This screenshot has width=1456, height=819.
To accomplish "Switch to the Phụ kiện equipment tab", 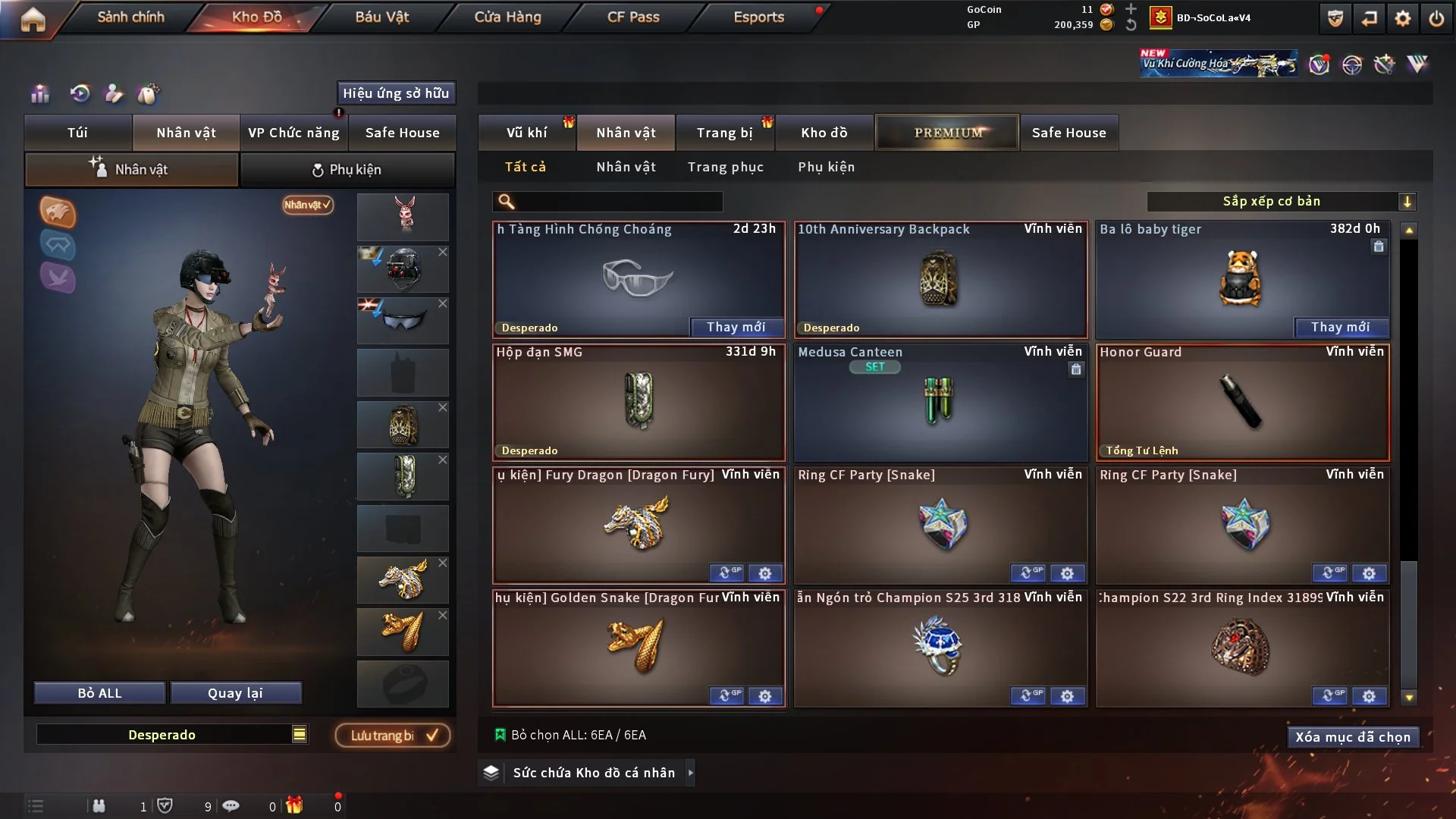I will tap(347, 170).
